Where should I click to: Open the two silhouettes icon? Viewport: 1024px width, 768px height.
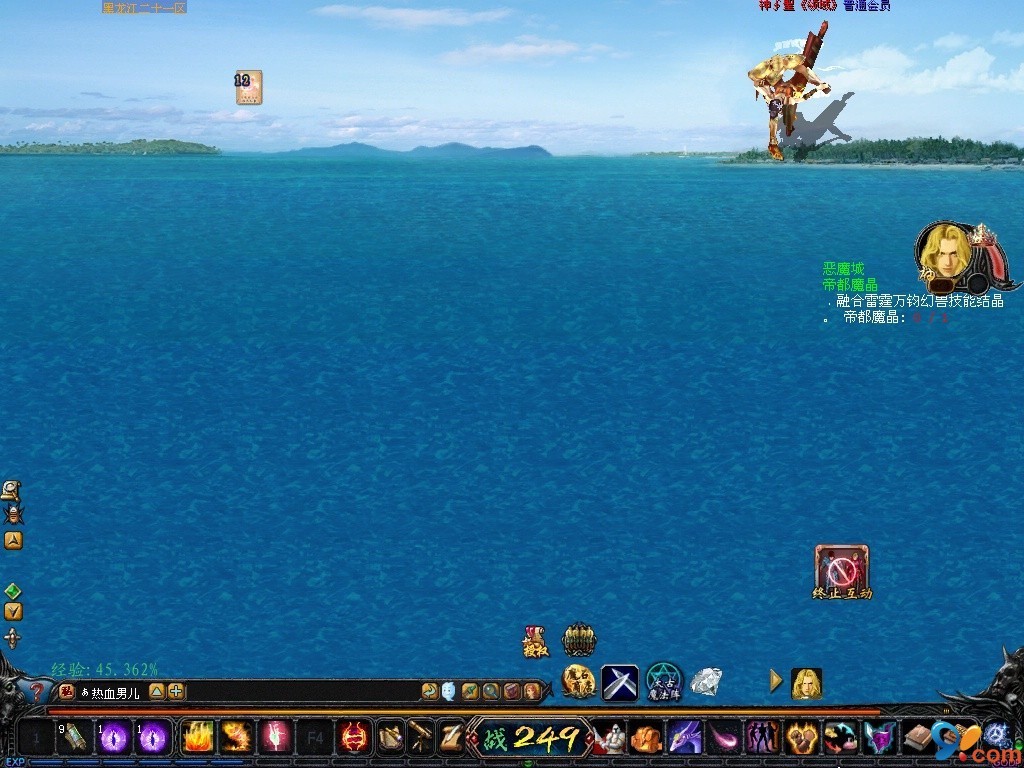coord(762,738)
